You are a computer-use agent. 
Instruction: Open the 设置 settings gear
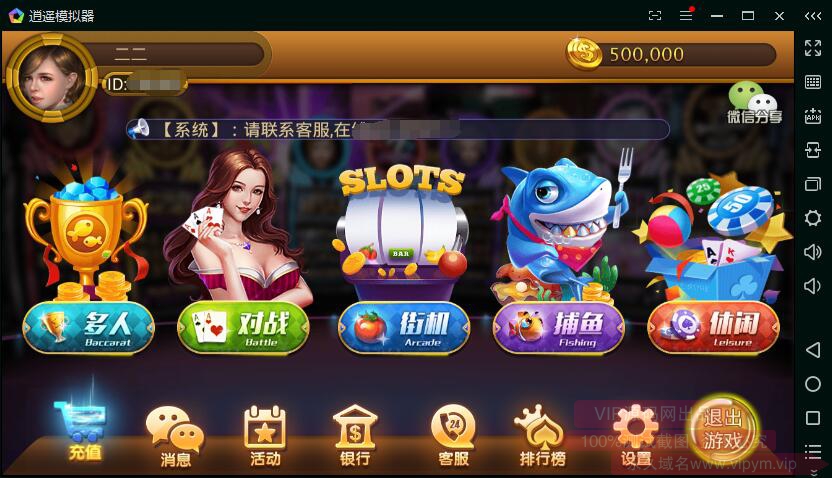point(636,436)
